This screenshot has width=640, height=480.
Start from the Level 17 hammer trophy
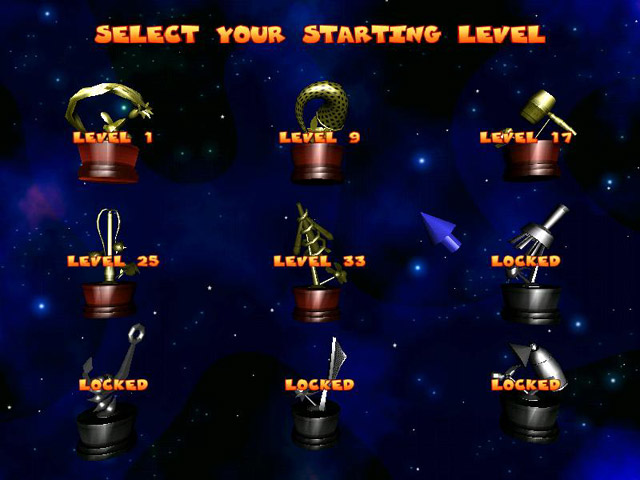(526, 137)
